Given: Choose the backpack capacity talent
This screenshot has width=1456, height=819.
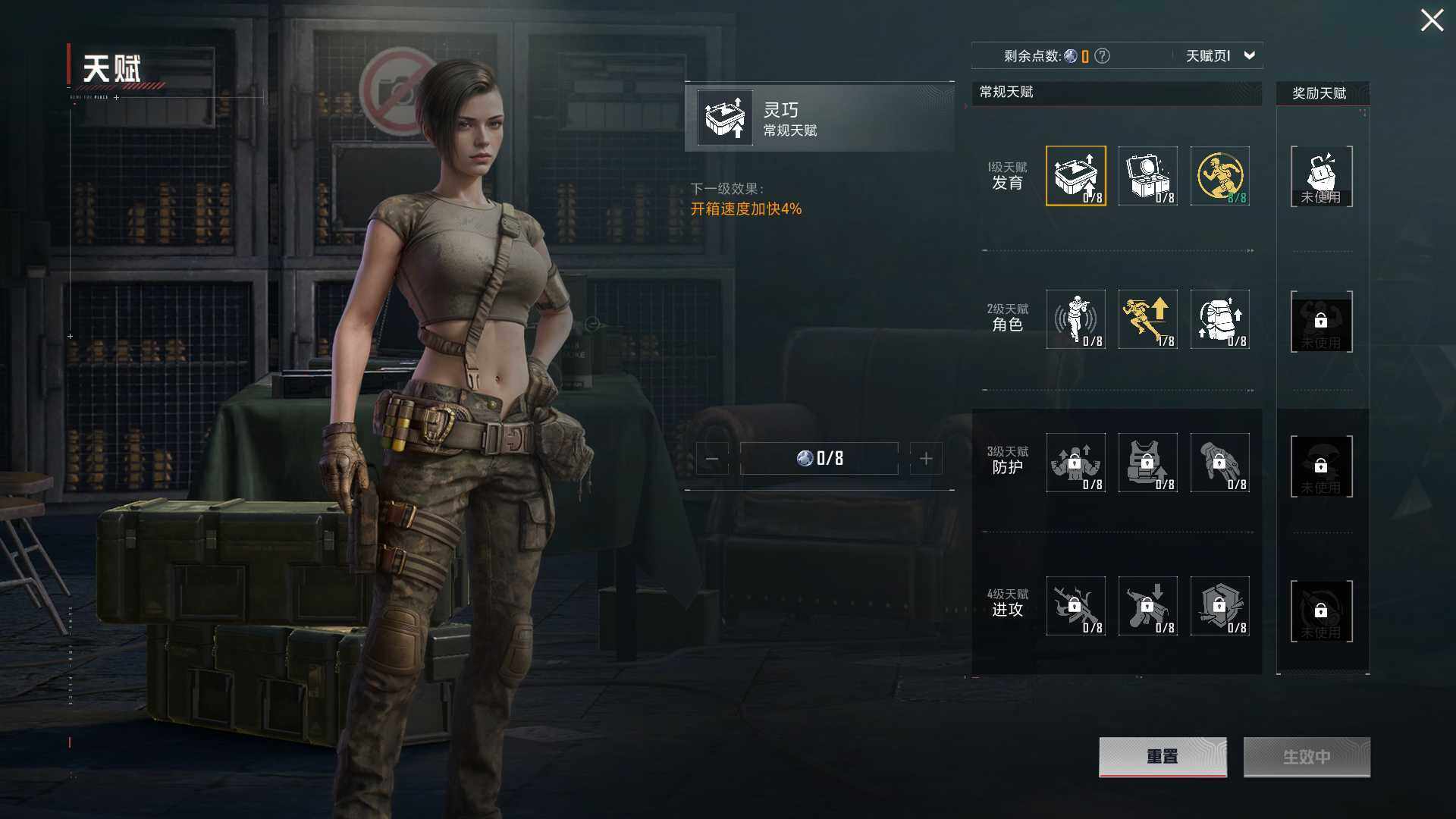Looking at the screenshot, I should pos(1219,319).
